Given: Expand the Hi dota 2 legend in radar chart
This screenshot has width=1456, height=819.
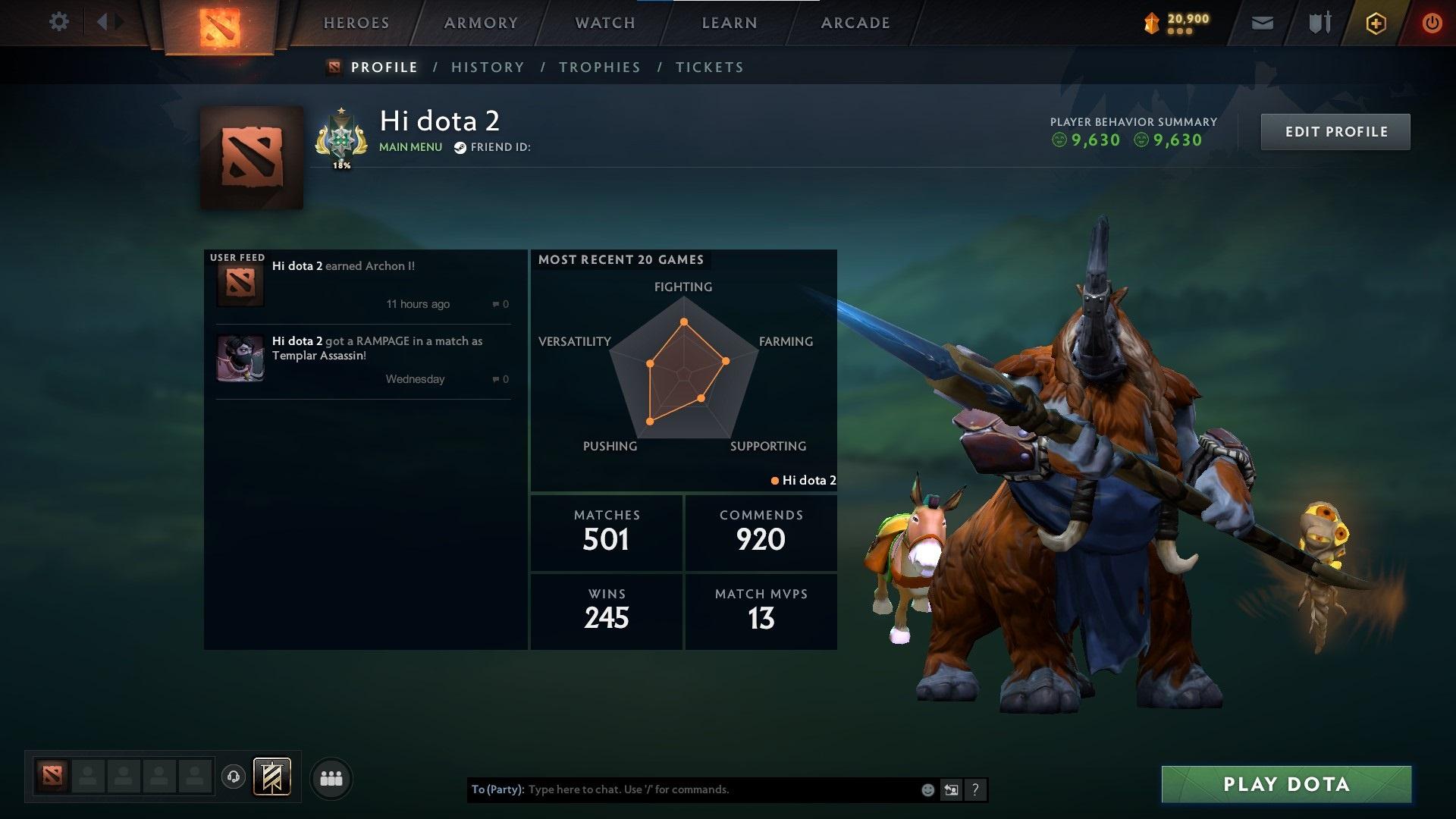Looking at the screenshot, I should click(x=804, y=480).
